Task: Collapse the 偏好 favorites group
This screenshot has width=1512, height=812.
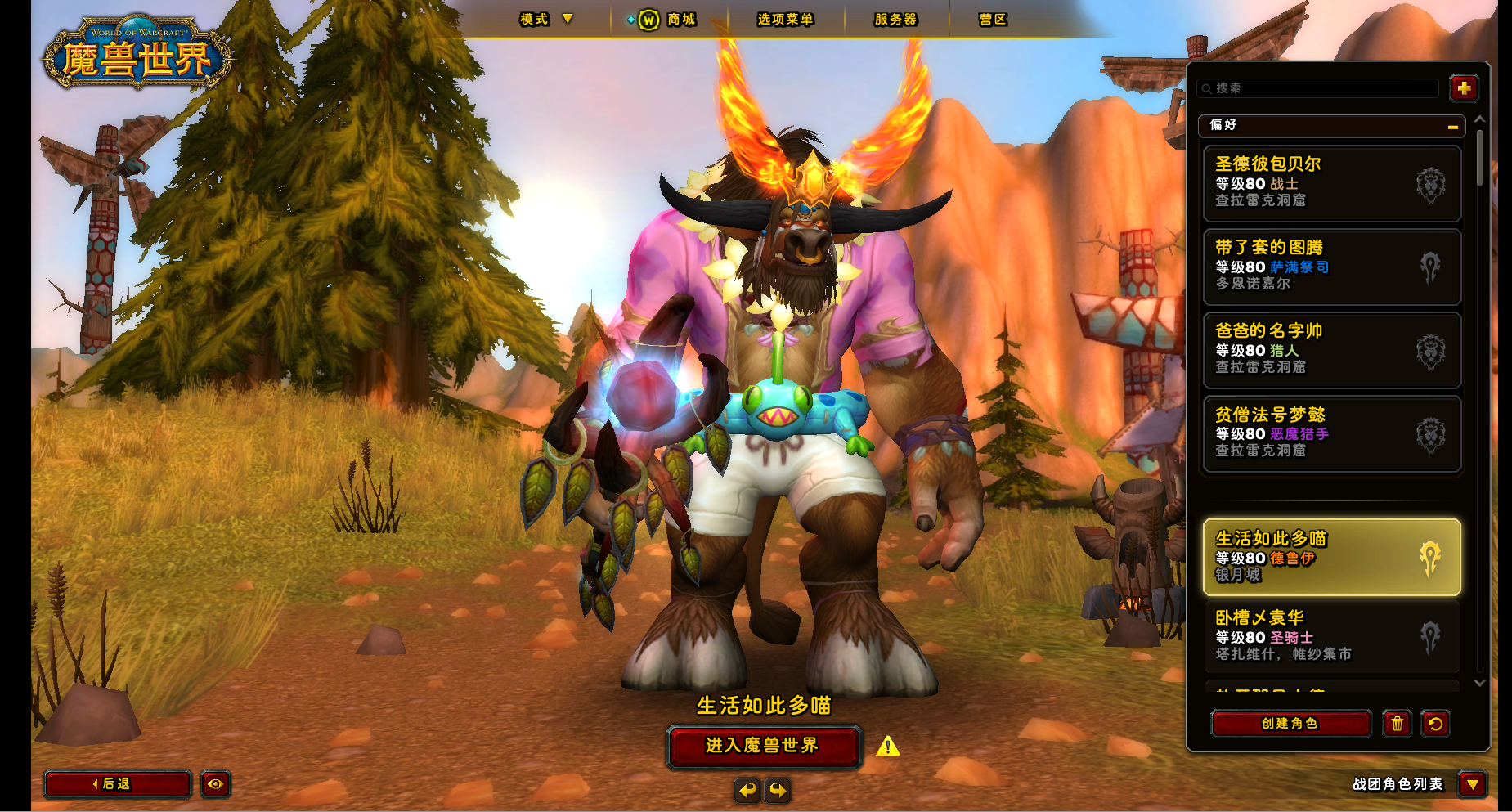Action: (1452, 126)
